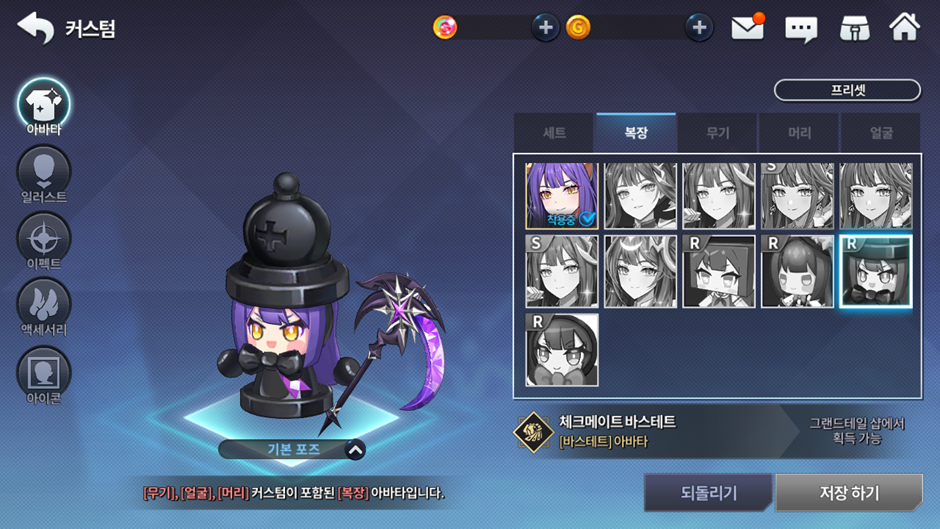Open the 일러스트 illustration category
940x529 pixels.
click(x=43, y=174)
